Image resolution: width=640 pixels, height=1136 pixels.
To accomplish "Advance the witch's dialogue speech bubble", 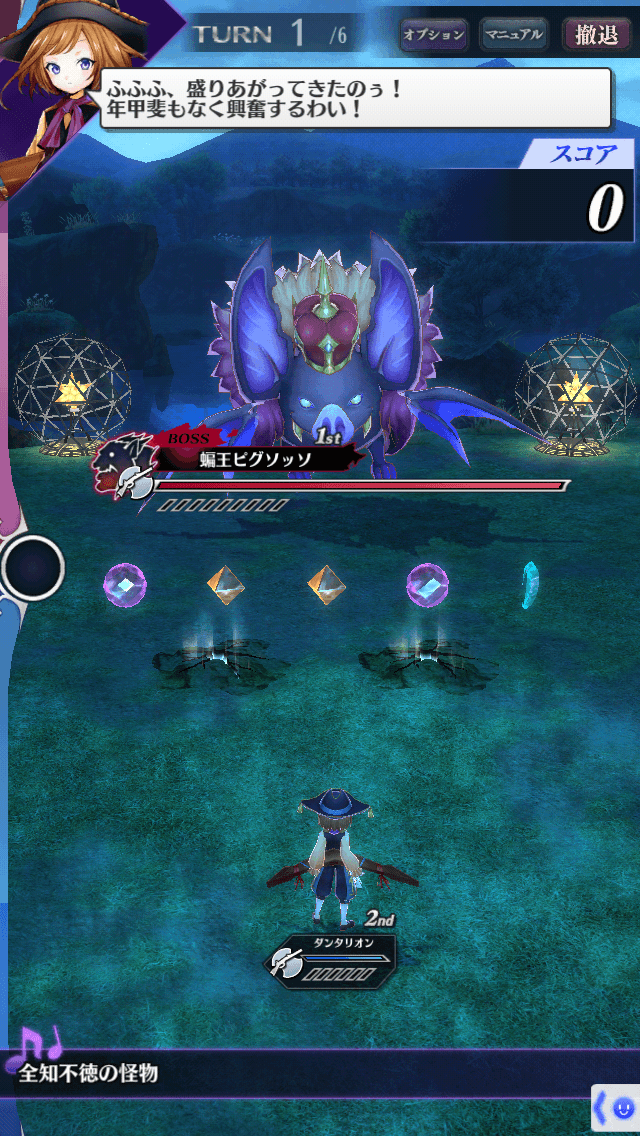I will tap(355, 98).
